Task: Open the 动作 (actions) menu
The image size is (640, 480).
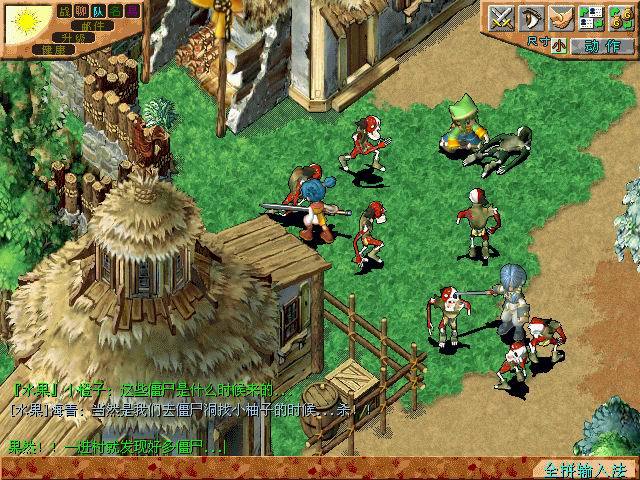Action: tap(604, 45)
